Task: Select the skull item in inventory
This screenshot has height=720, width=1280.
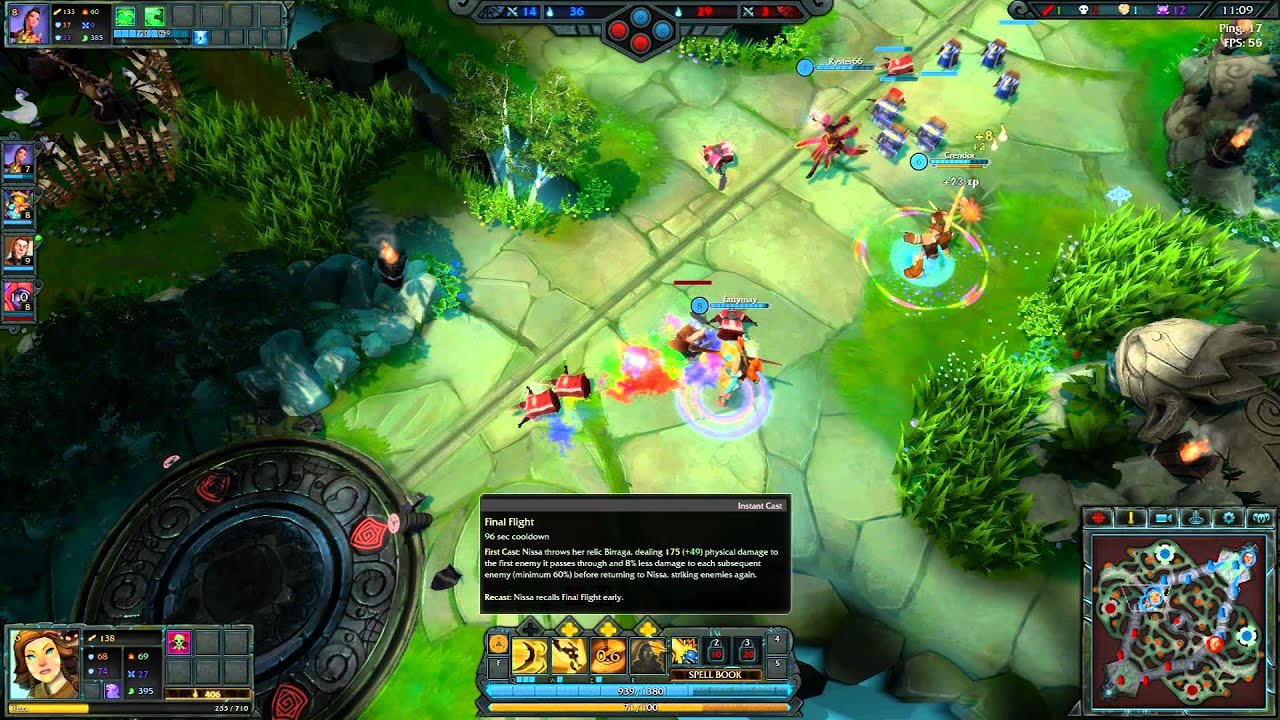Action: tap(179, 642)
